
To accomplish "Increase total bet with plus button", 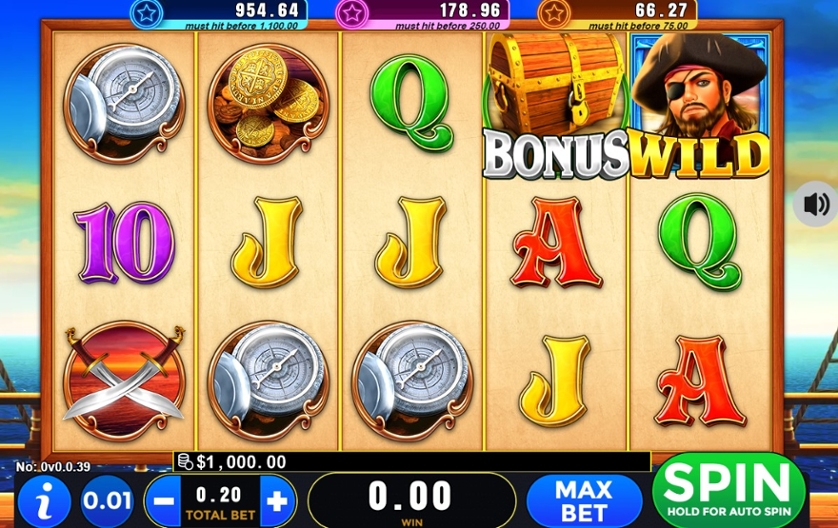I will click(277, 498).
